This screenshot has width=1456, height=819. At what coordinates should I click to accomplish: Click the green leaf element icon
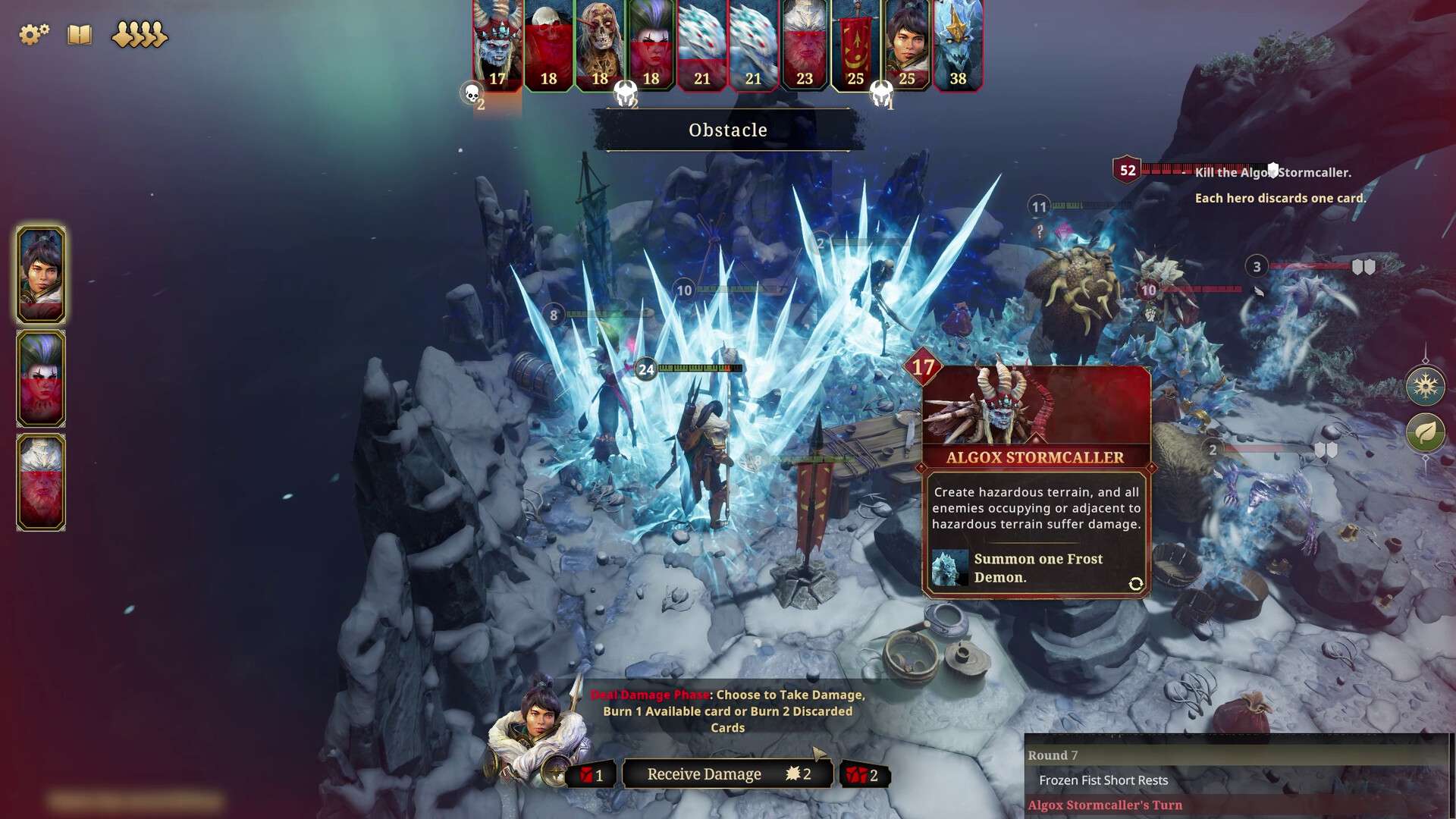[1425, 433]
